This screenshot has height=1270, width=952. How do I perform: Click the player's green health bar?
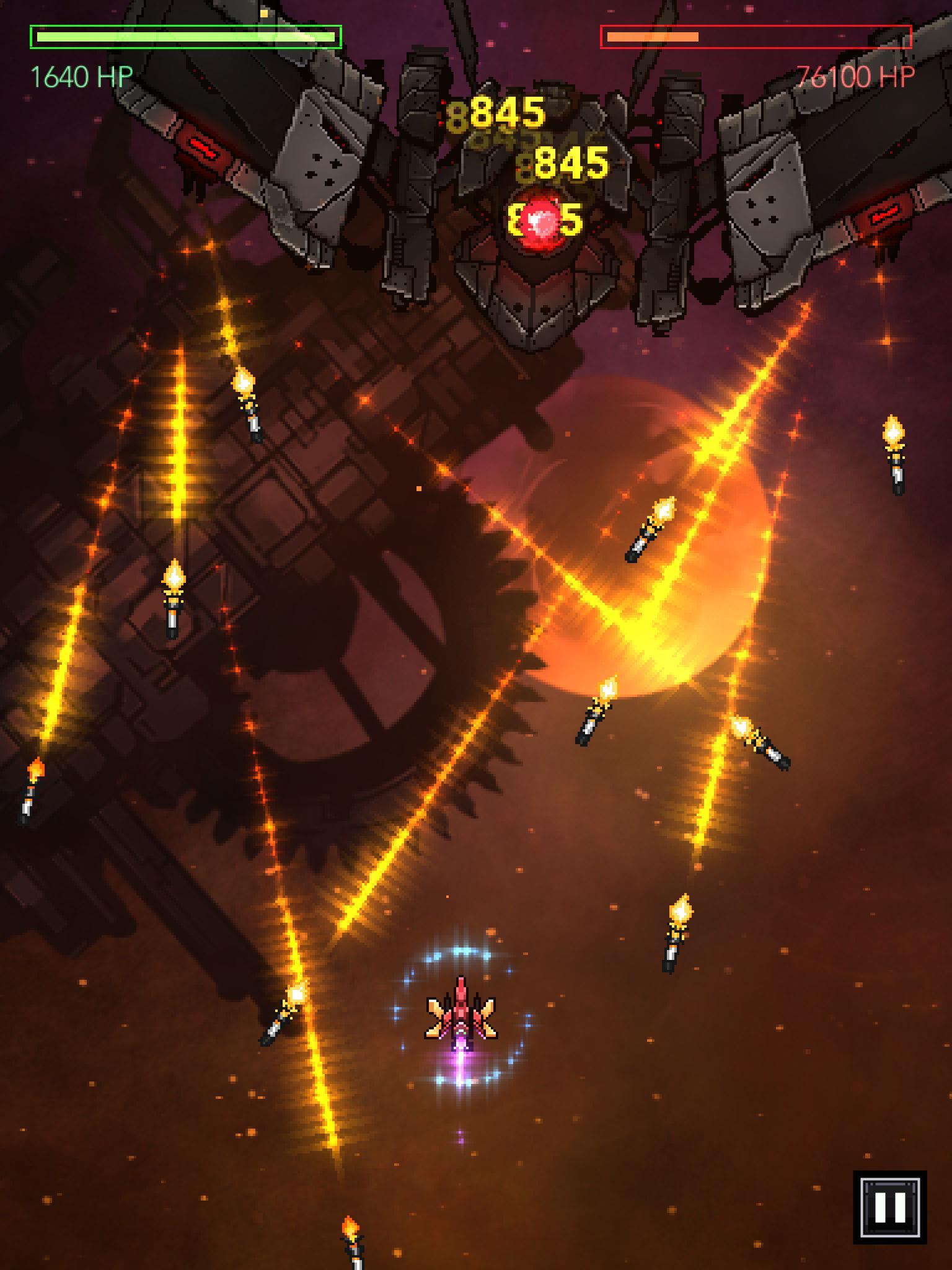click(185, 37)
